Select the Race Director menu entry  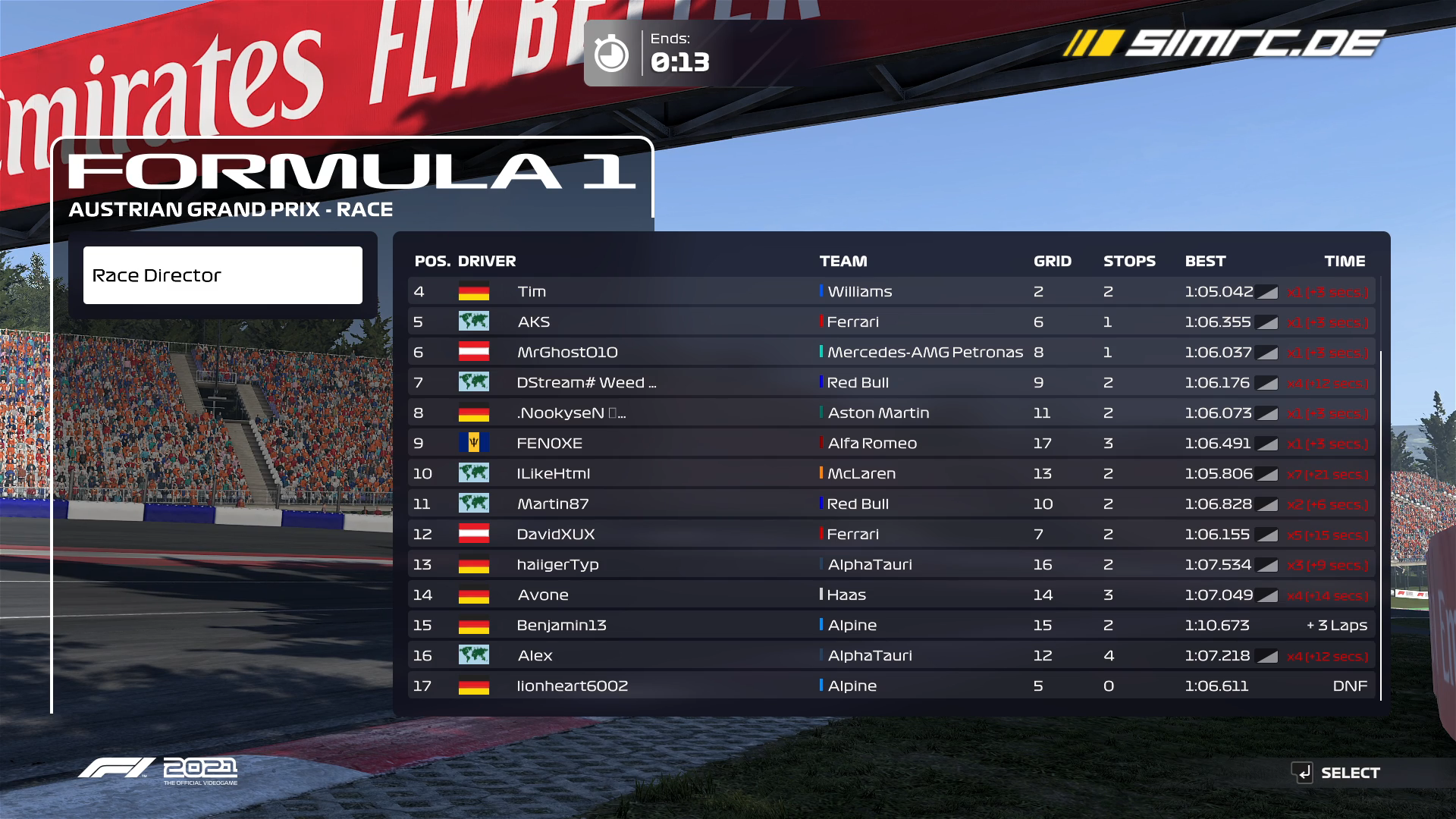pos(222,275)
